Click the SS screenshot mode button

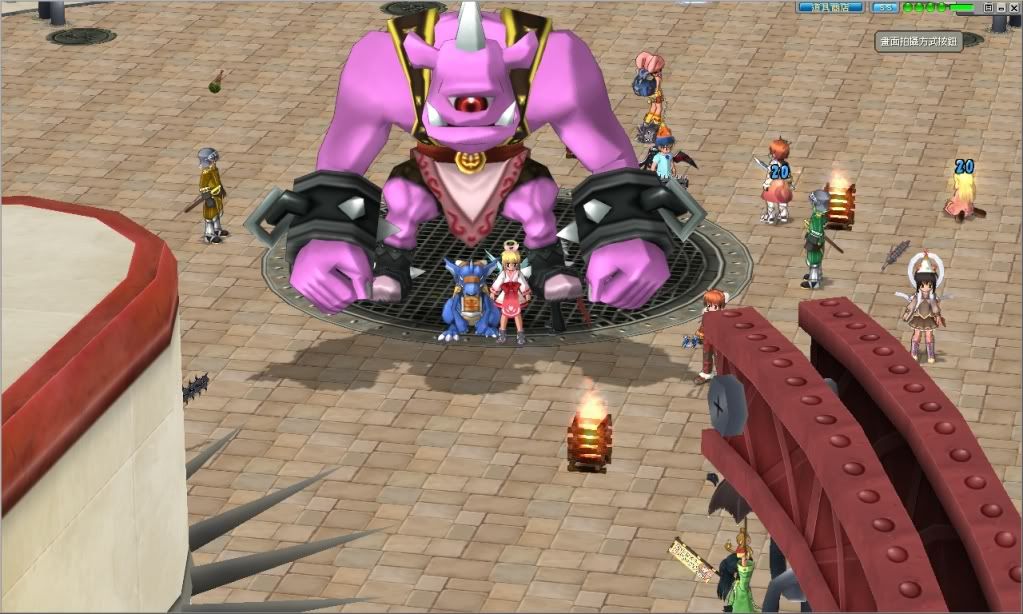[x=885, y=7]
